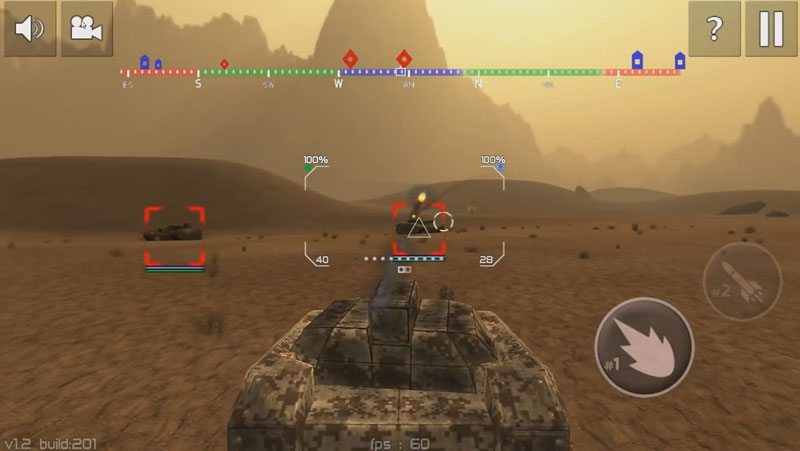Pause the game
The height and width of the screenshot is (451, 800).
coord(771,29)
